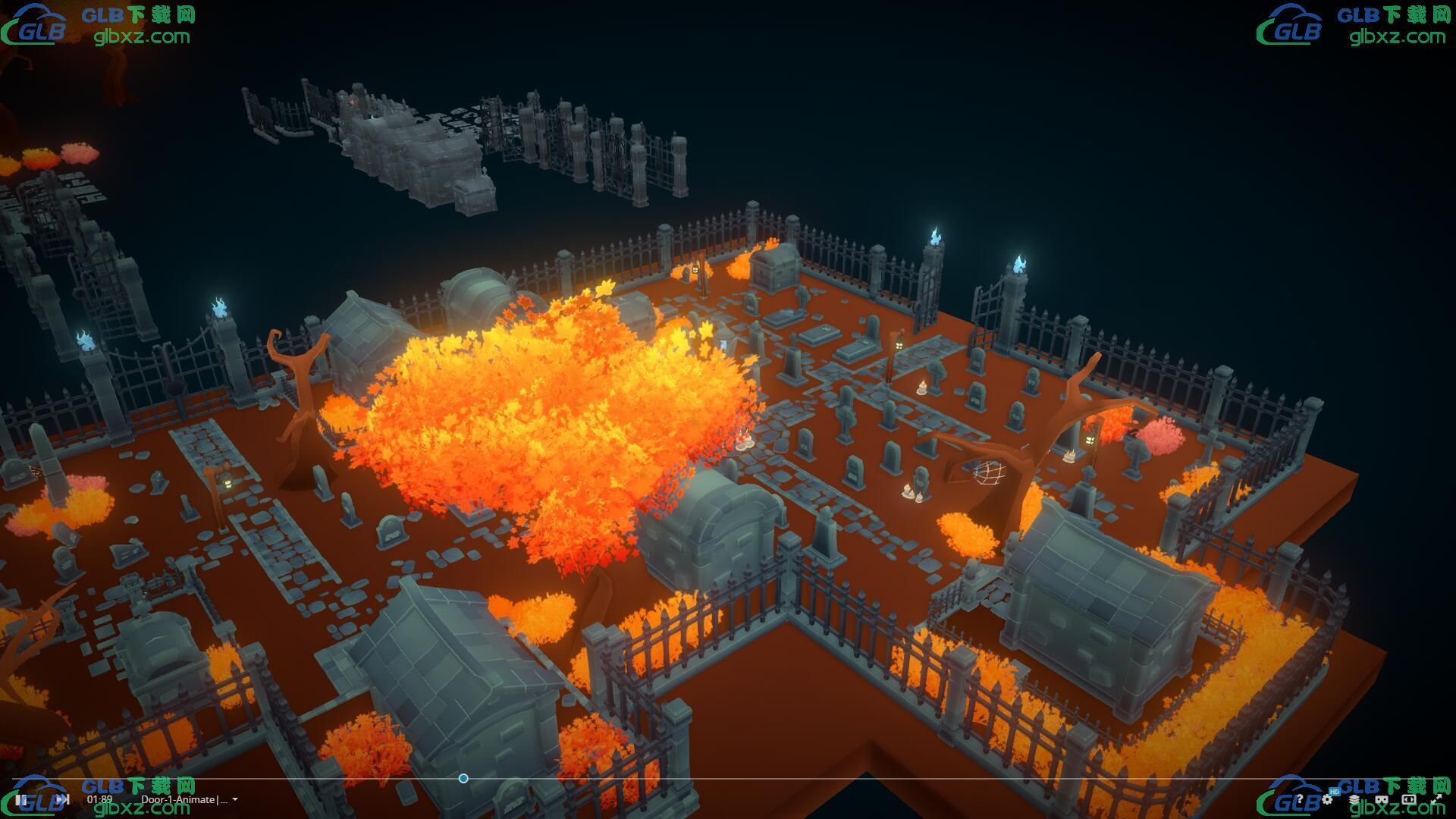Enter VR mode with the headset icon

[1382, 799]
